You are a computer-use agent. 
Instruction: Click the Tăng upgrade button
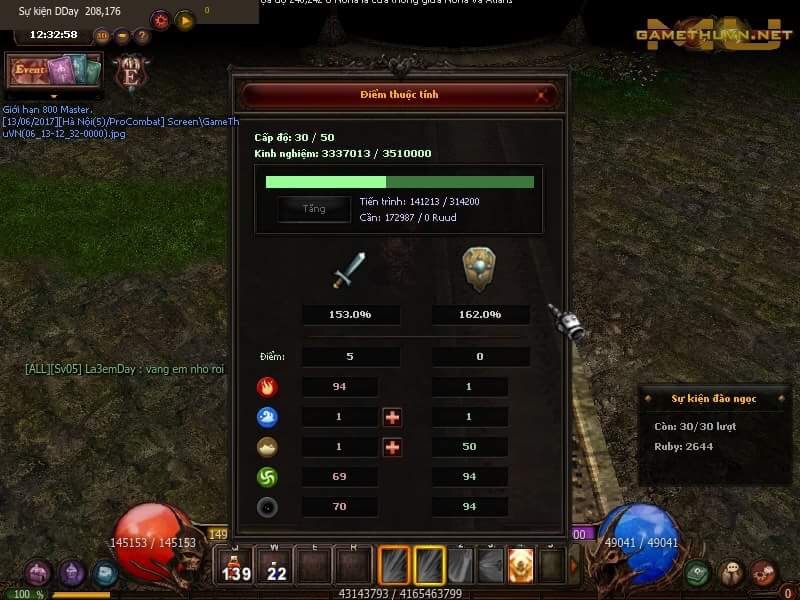[x=314, y=209]
